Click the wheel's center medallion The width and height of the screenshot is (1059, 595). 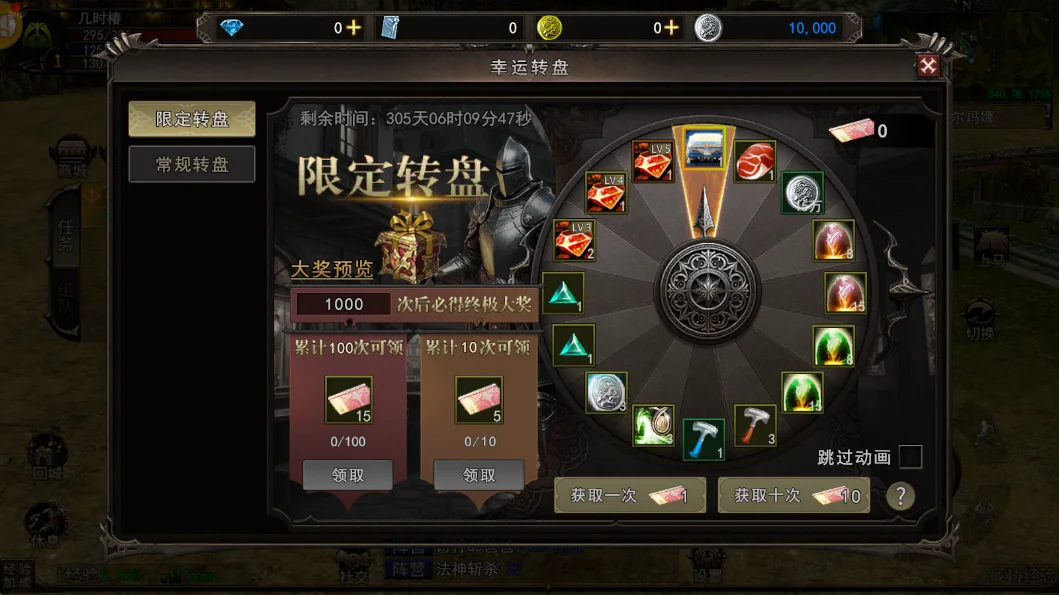point(706,291)
